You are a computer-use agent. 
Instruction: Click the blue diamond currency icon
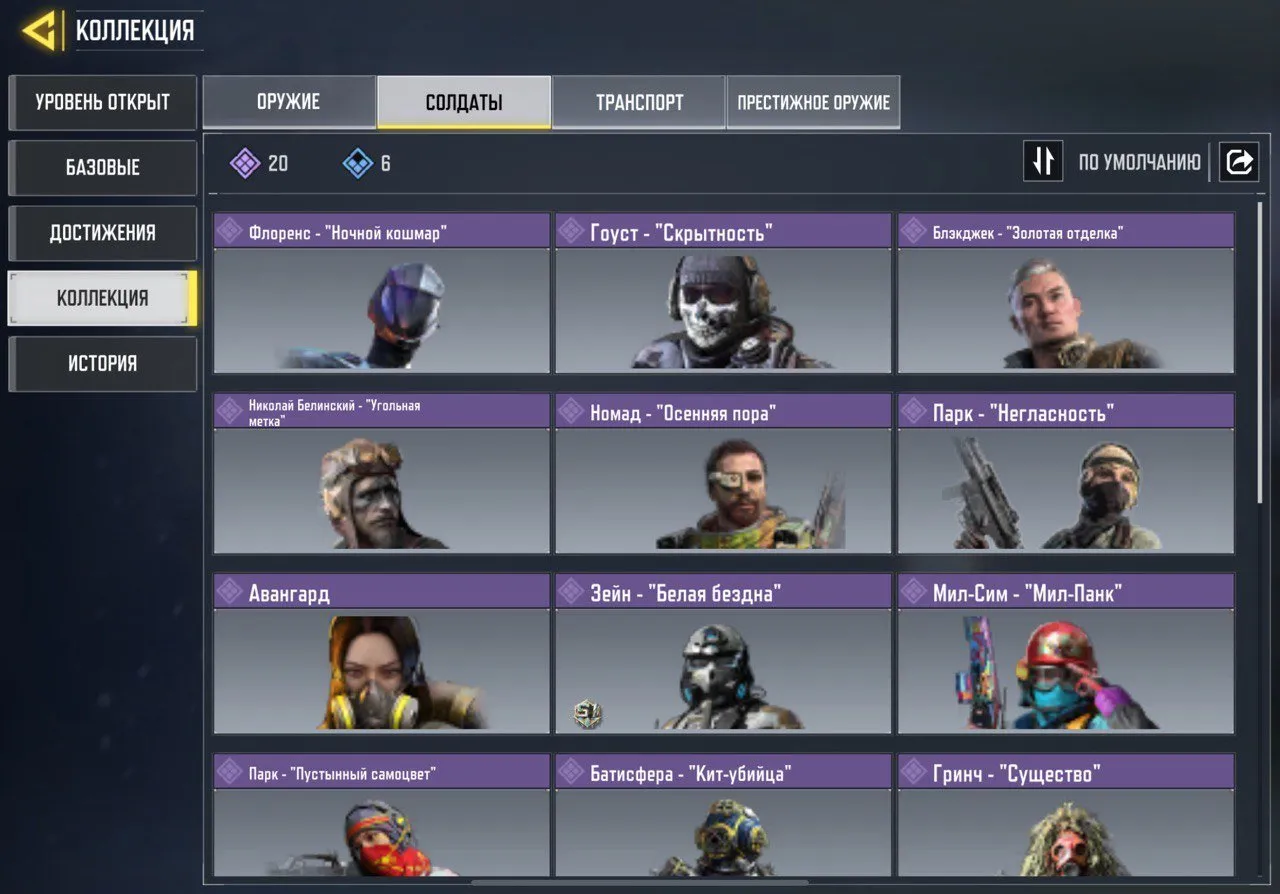(x=356, y=161)
